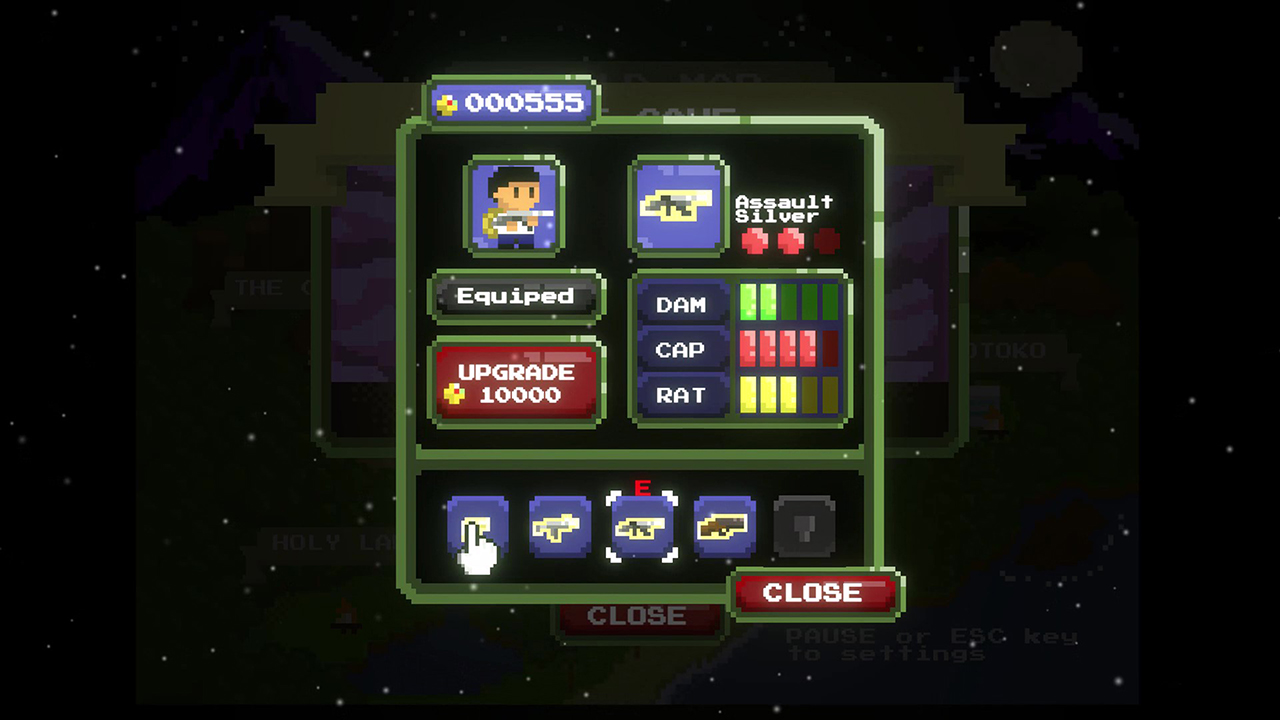Toggle the dimmed third upgrade gem
This screenshot has height=720, width=1280.
(826, 239)
